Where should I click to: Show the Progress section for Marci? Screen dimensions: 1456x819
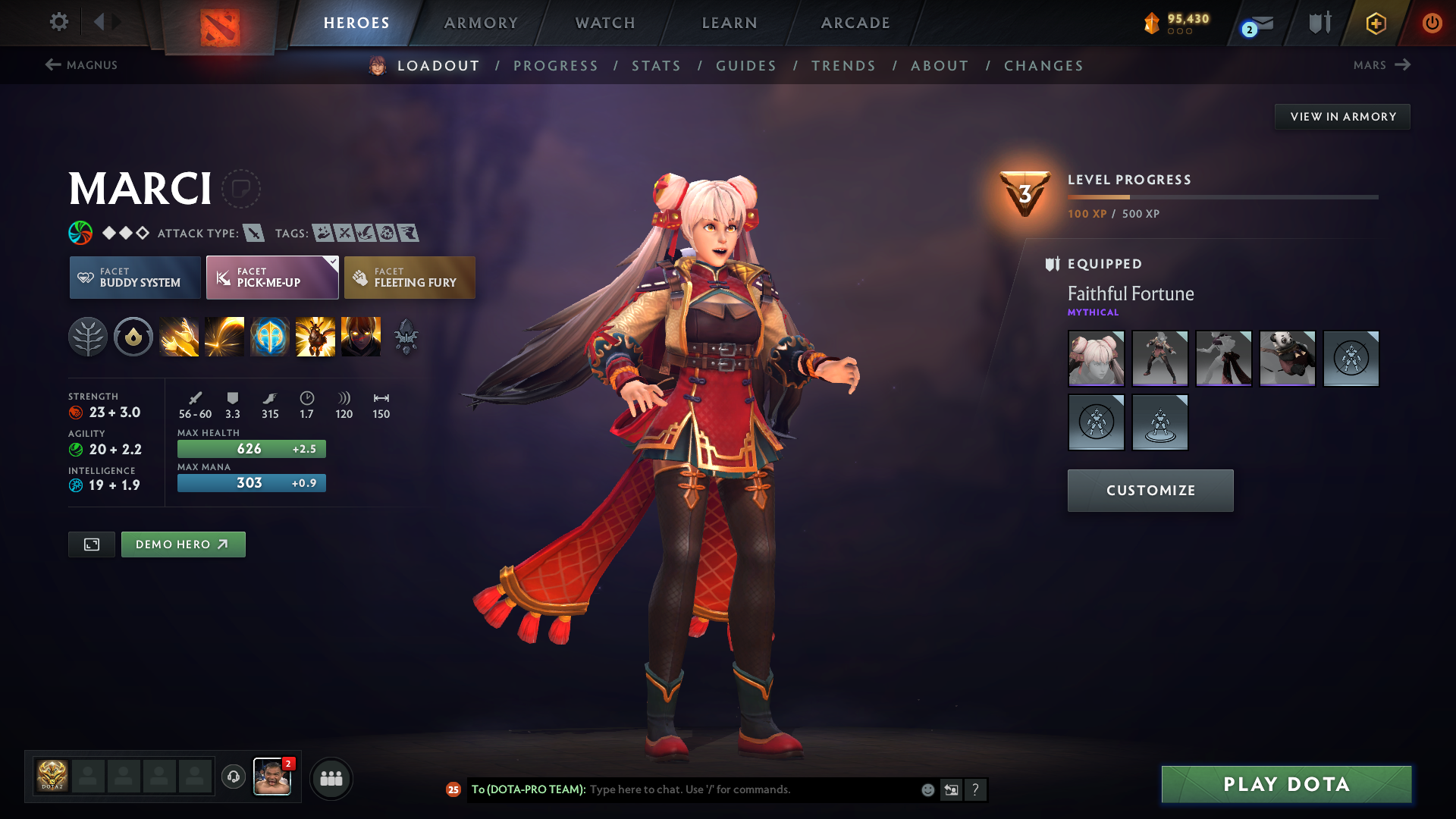click(x=556, y=66)
